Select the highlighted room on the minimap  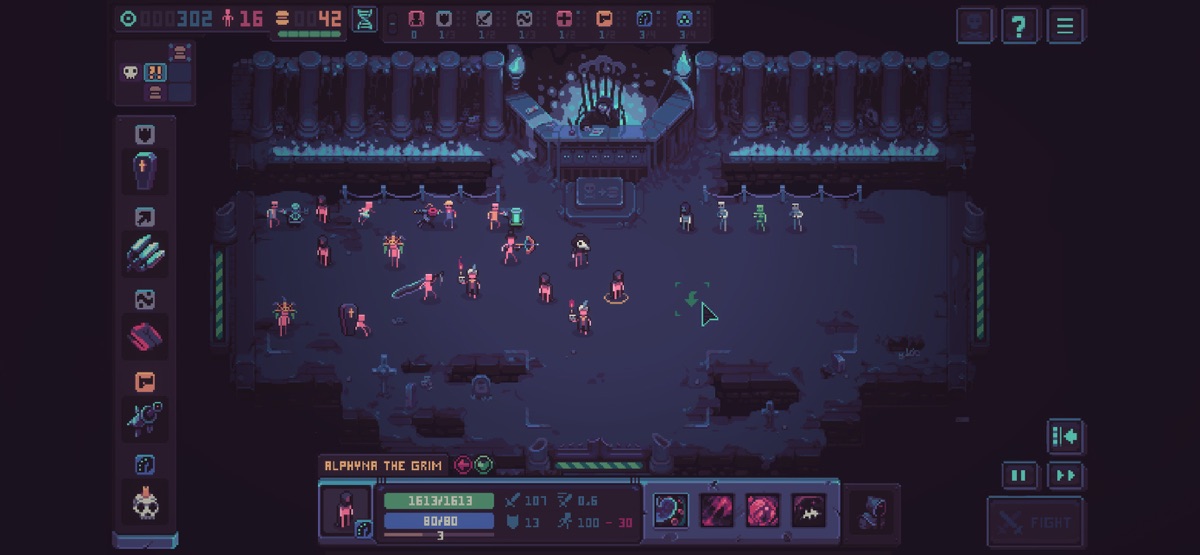click(155, 72)
